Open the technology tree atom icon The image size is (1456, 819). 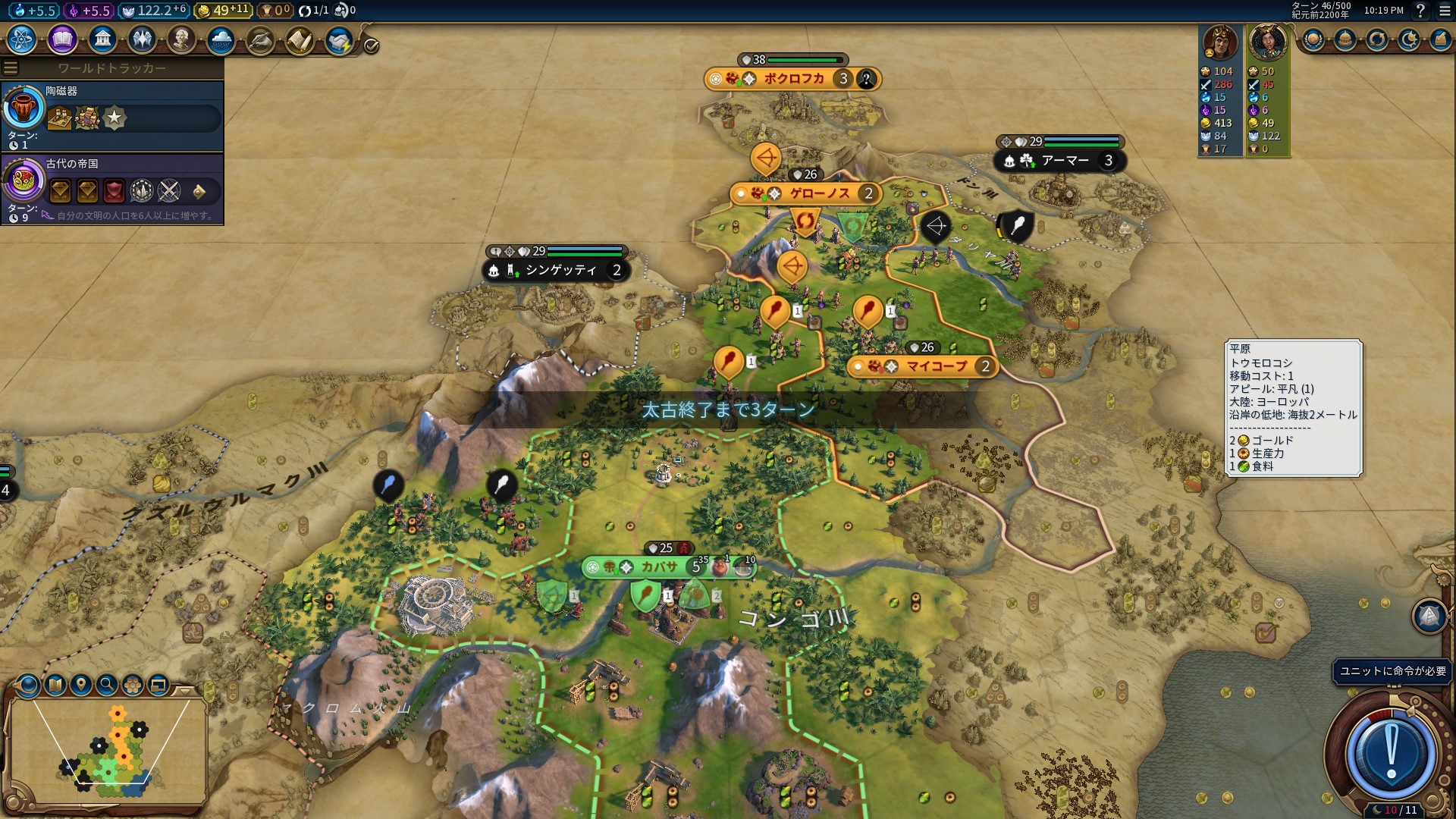pyautogui.click(x=21, y=39)
